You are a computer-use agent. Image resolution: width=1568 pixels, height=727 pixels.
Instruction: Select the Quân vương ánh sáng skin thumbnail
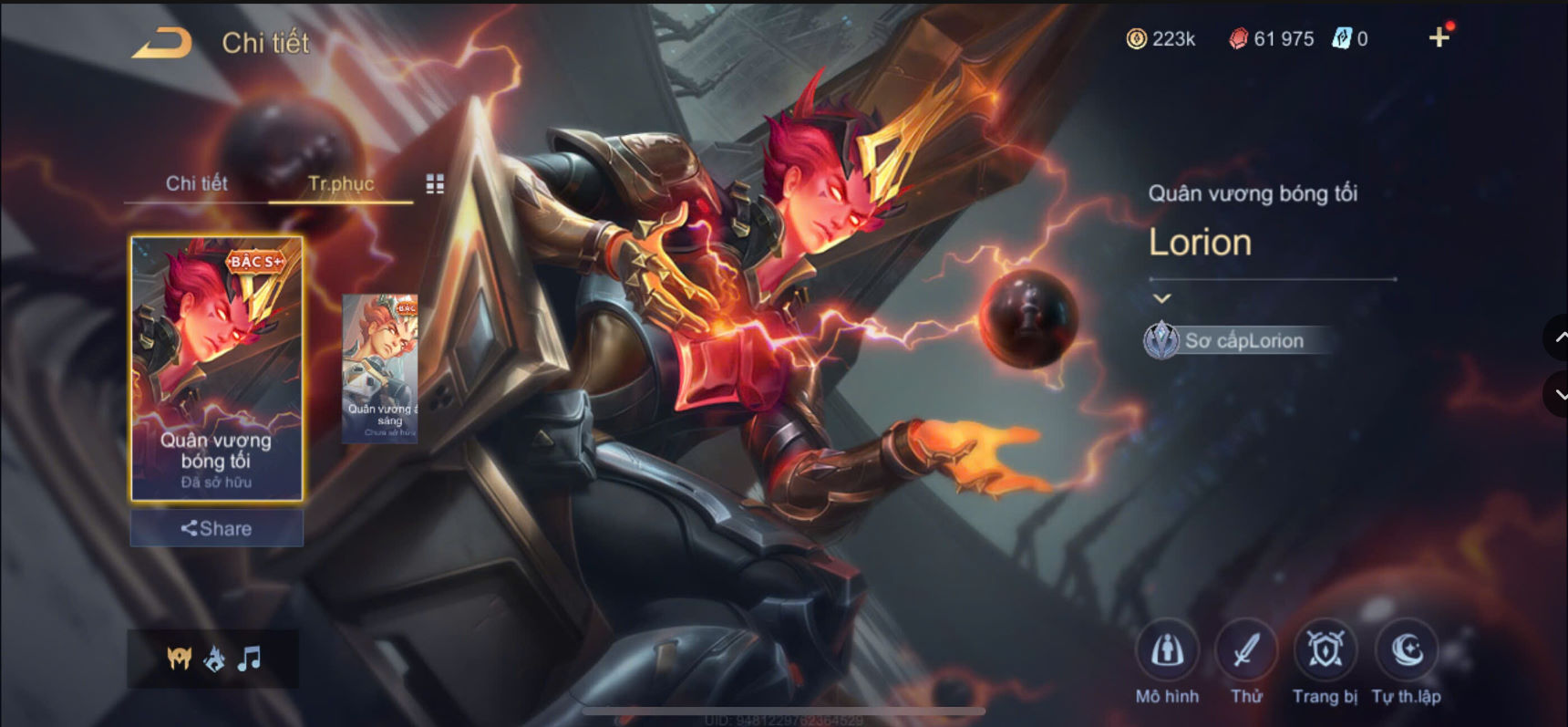pos(379,368)
